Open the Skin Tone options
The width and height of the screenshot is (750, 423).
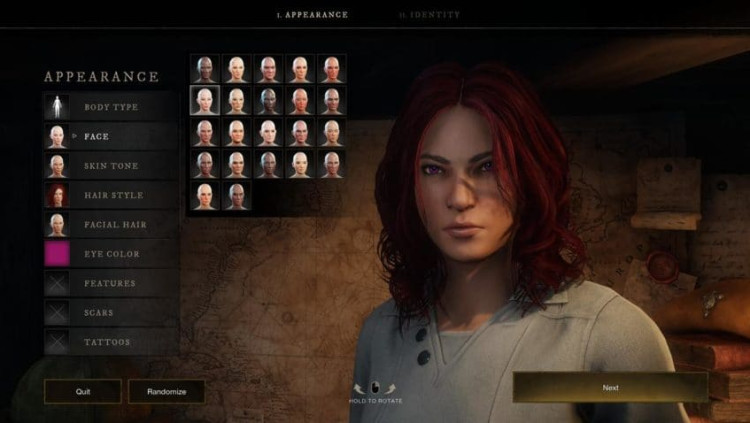(x=110, y=165)
